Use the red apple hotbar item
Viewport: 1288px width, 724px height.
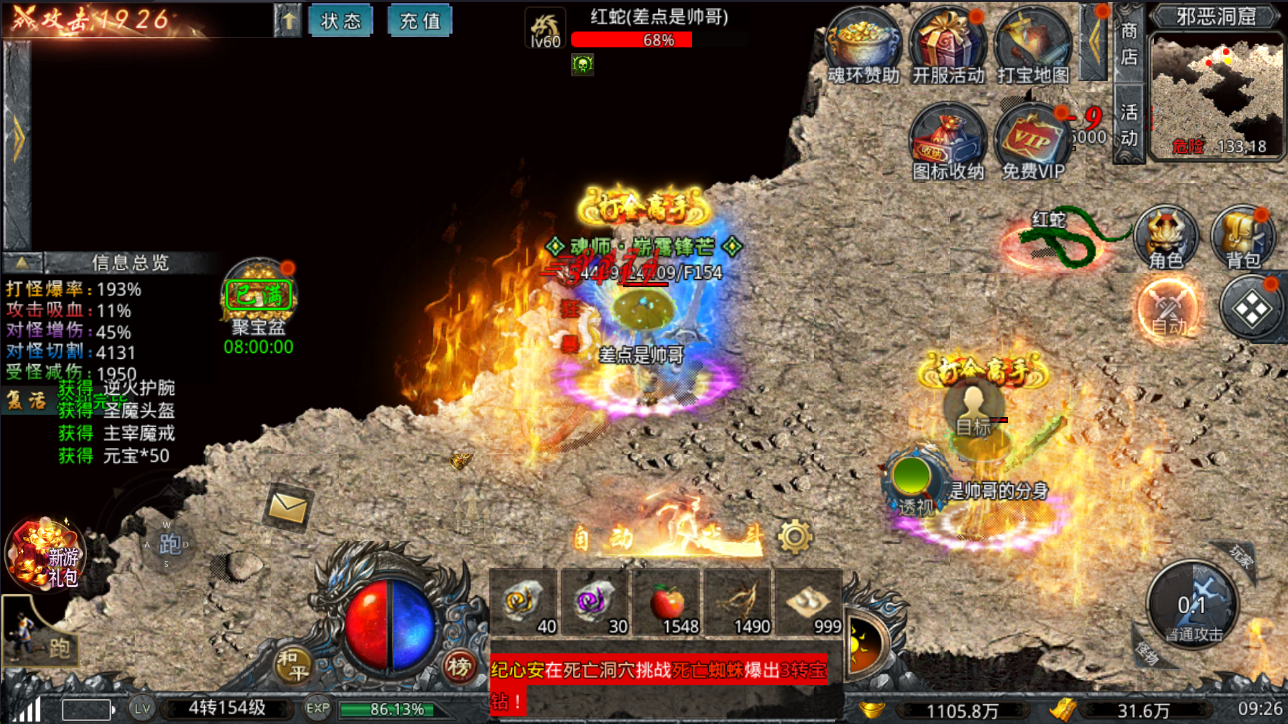coord(666,604)
